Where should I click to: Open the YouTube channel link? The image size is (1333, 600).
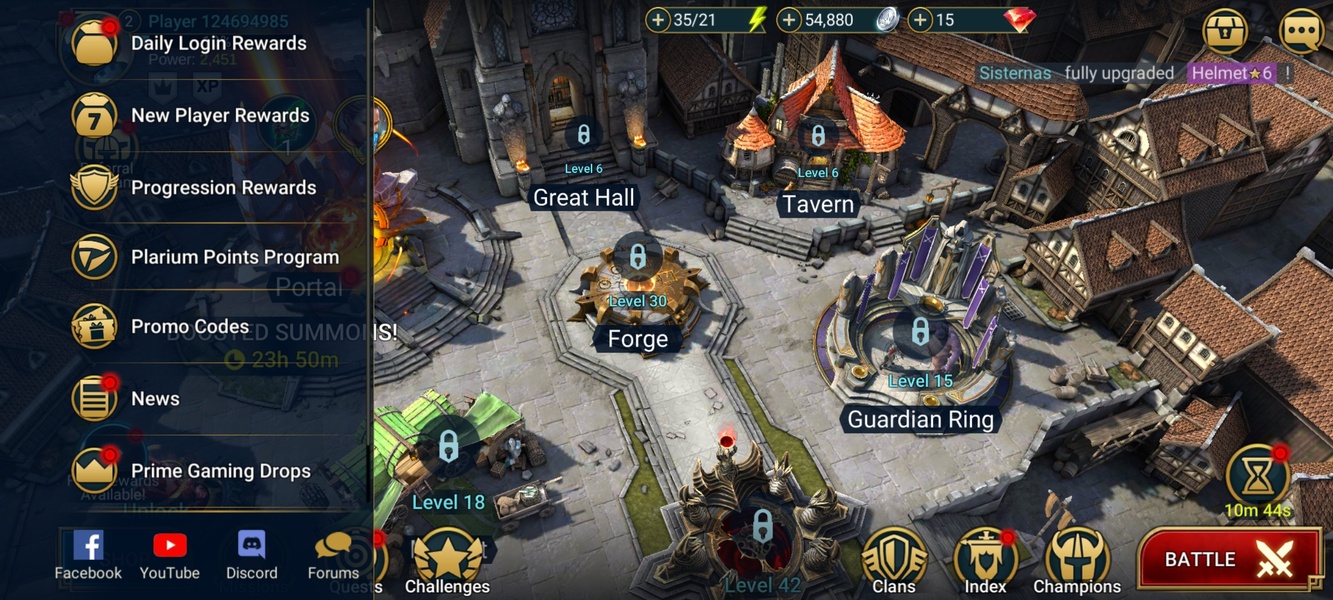click(170, 555)
